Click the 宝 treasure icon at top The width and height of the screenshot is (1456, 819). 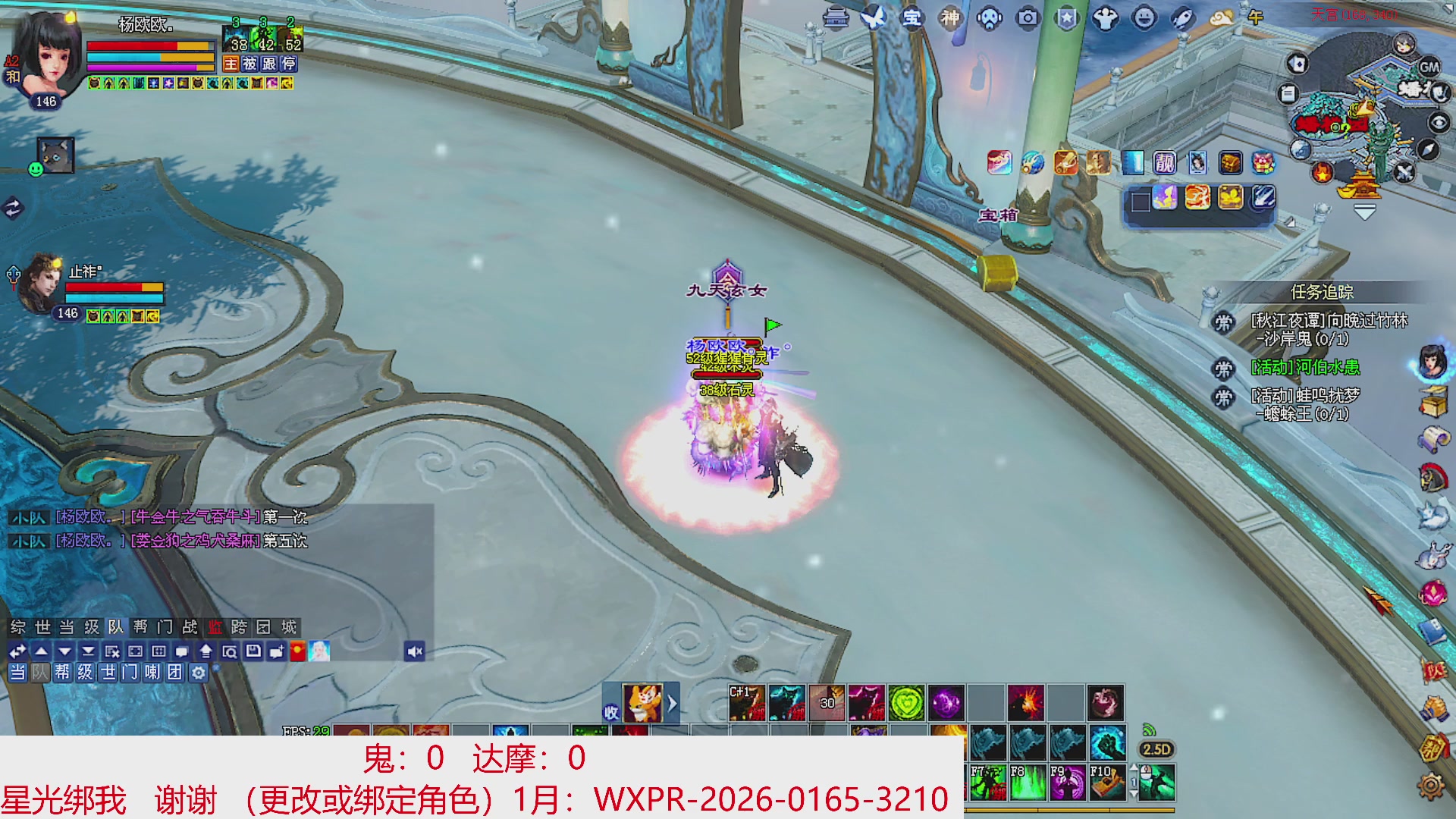tap(913, 18)
